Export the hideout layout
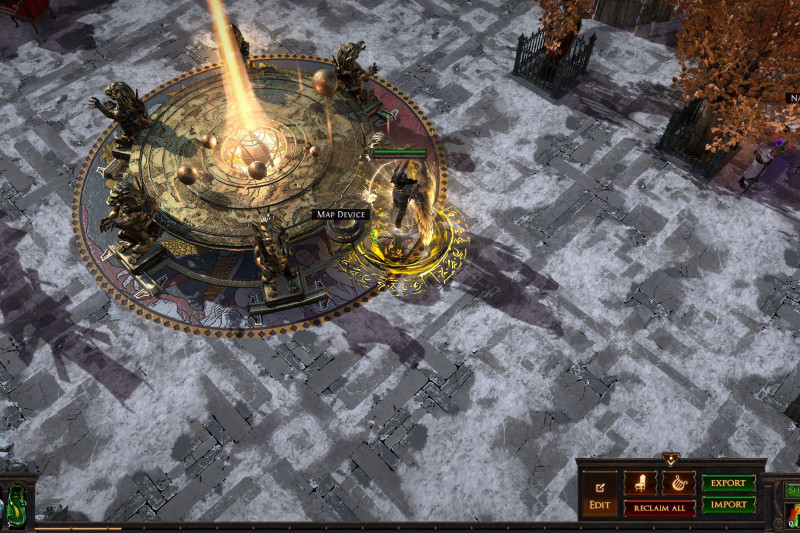The height and width of the screenshot is (533, 800). [728, 483]
